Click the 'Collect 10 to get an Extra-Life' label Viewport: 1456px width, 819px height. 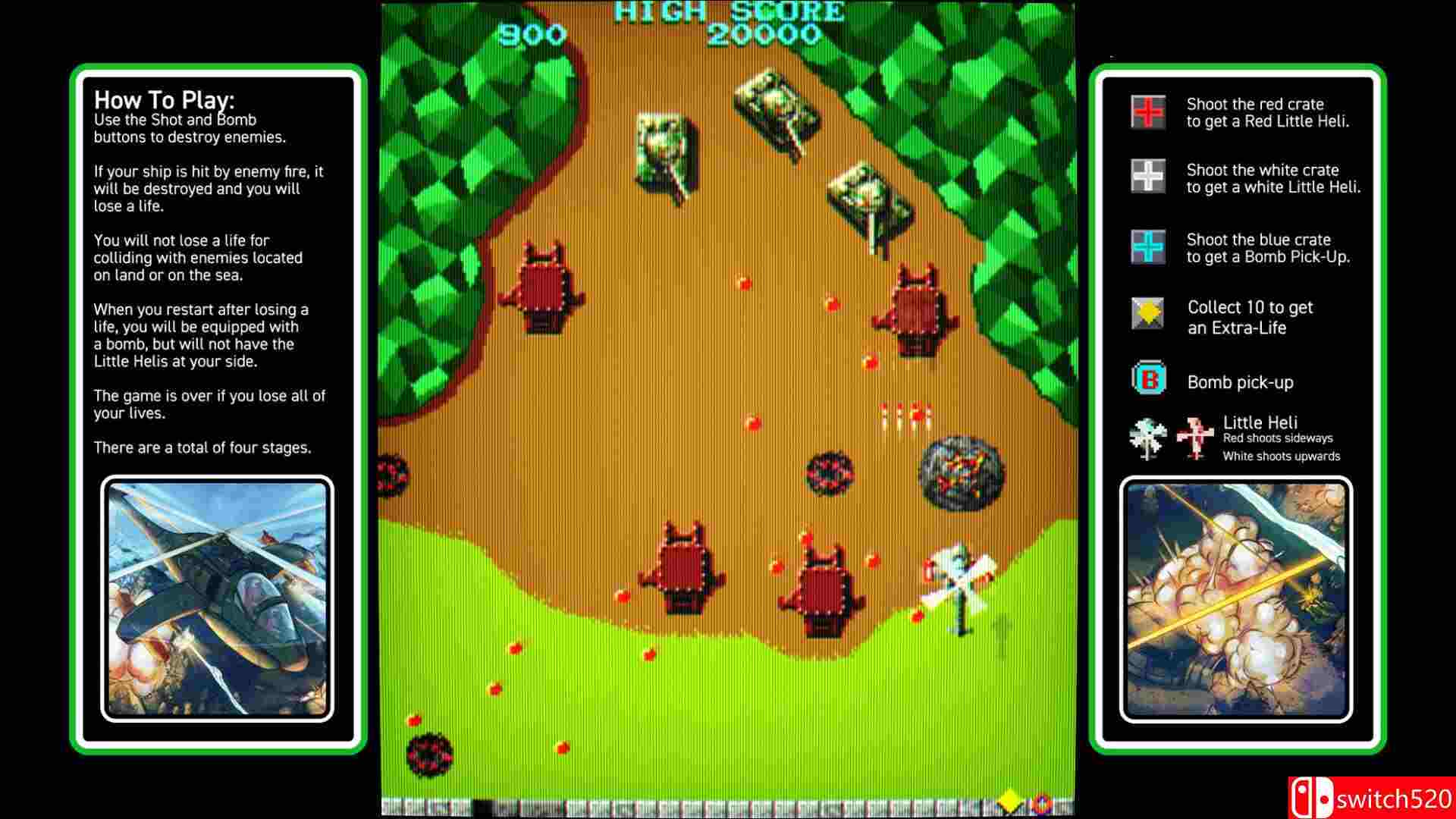1250,318
